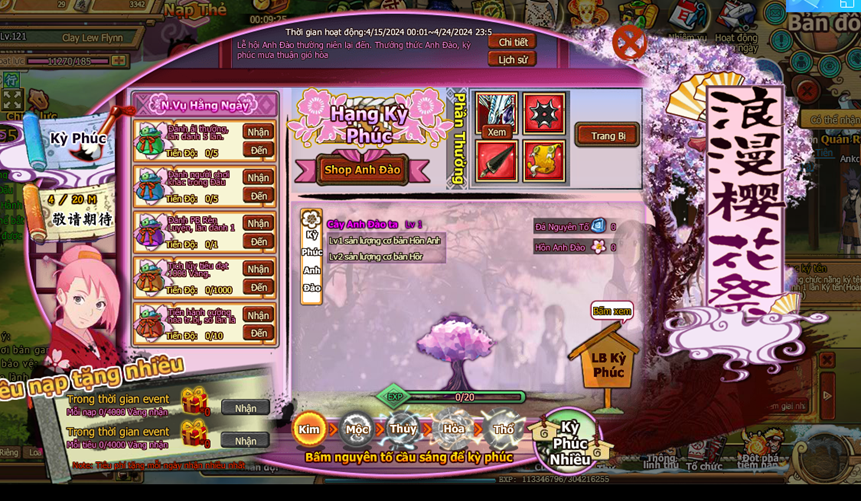Claim reward for the 0/1000 Vàng daily task
Screen dimensions: 861x501
pos(258,269)
